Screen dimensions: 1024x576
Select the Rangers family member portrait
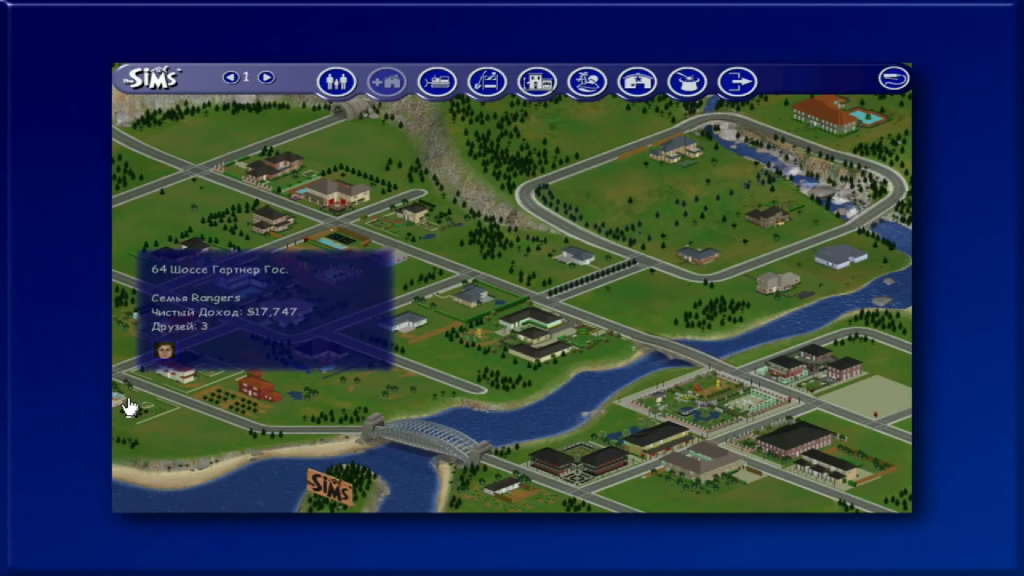(165, 350)
